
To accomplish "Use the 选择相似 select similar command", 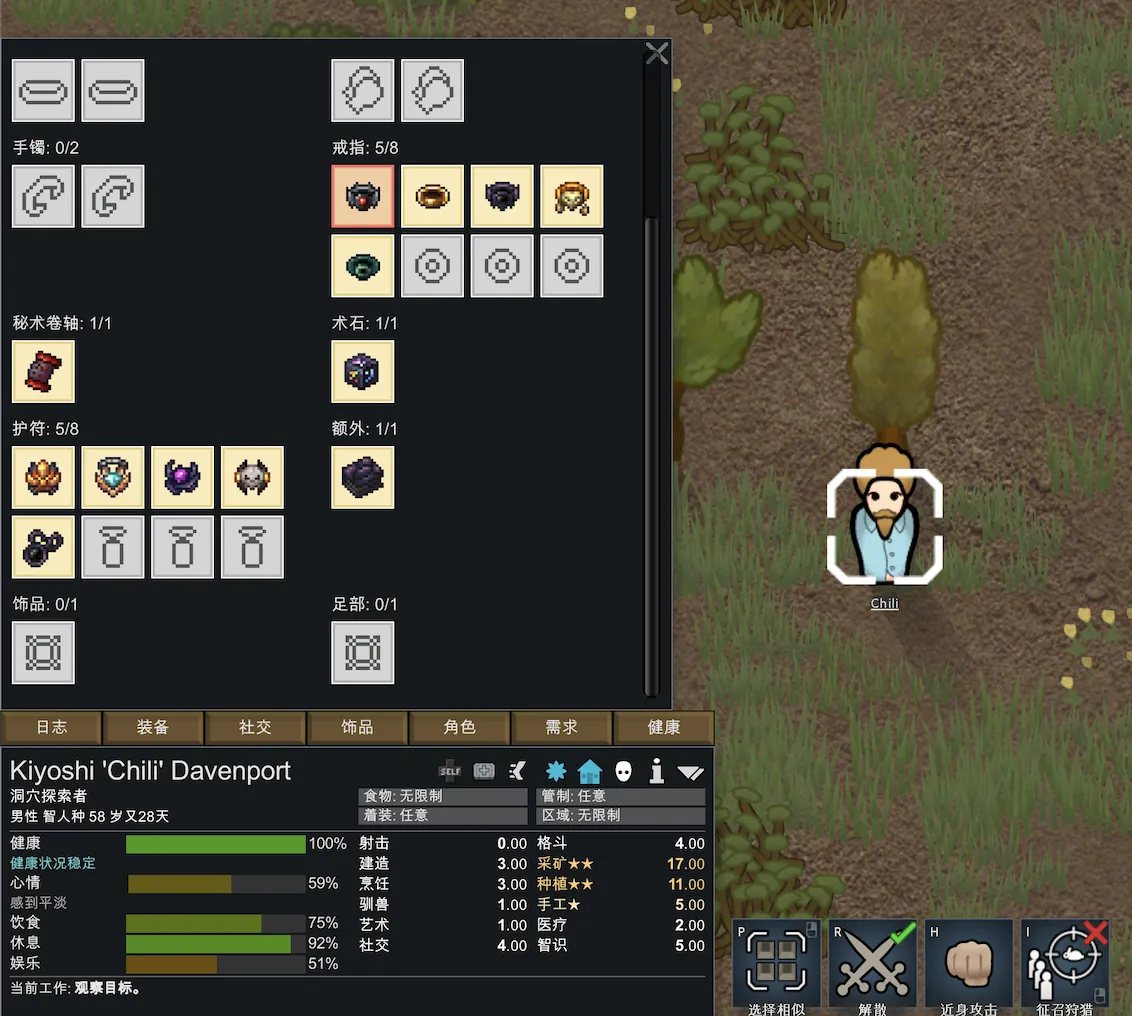I will click(776, 965).
